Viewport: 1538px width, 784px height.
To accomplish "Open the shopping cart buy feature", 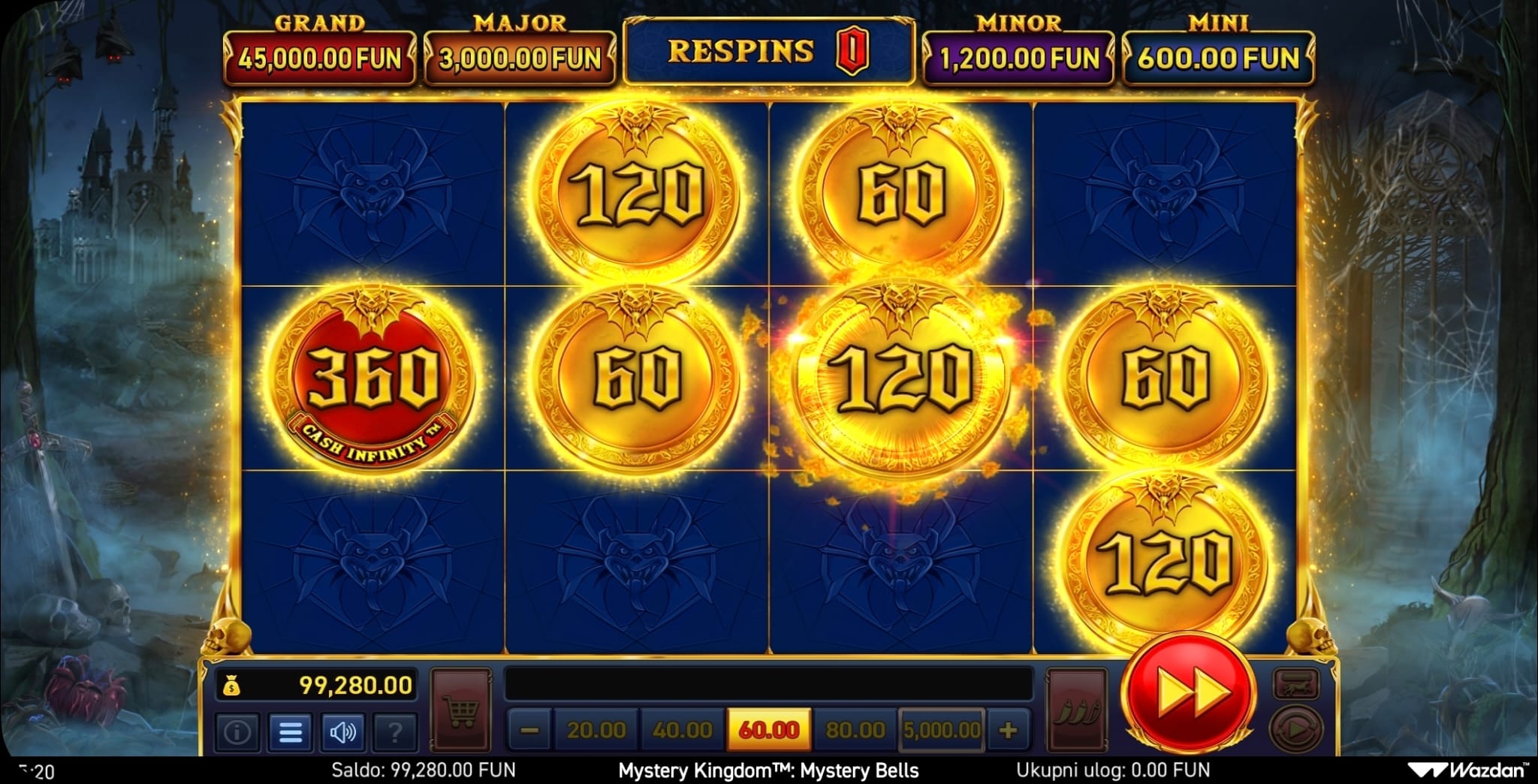I will coord(461,709).
